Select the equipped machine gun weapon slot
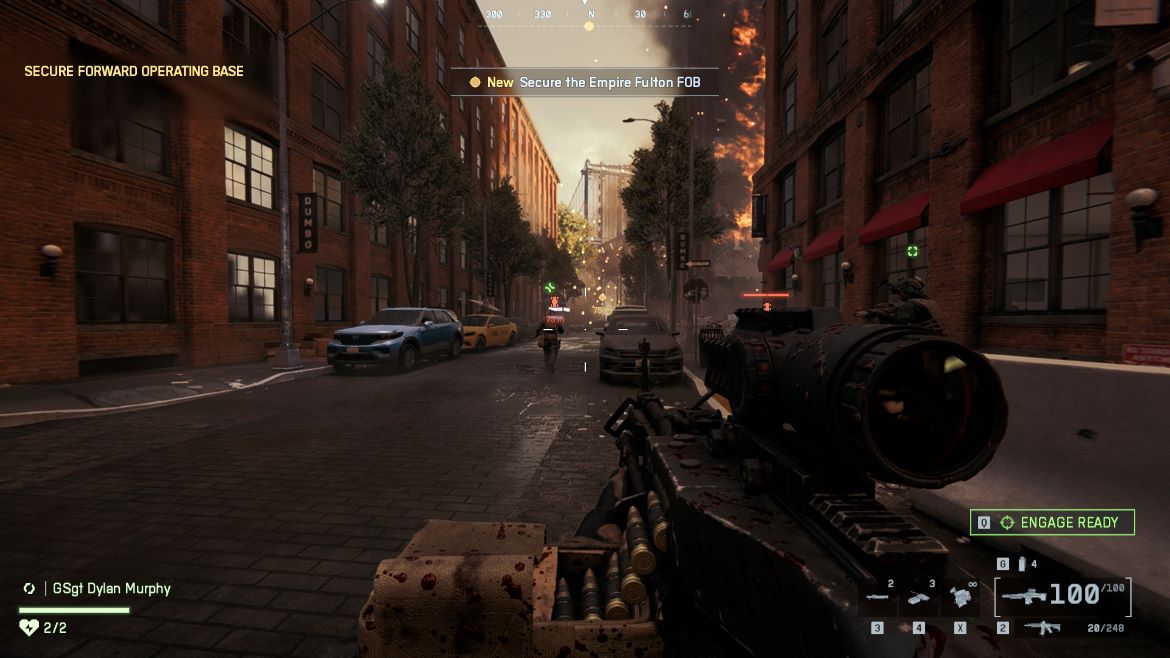 coord(1062,595)
